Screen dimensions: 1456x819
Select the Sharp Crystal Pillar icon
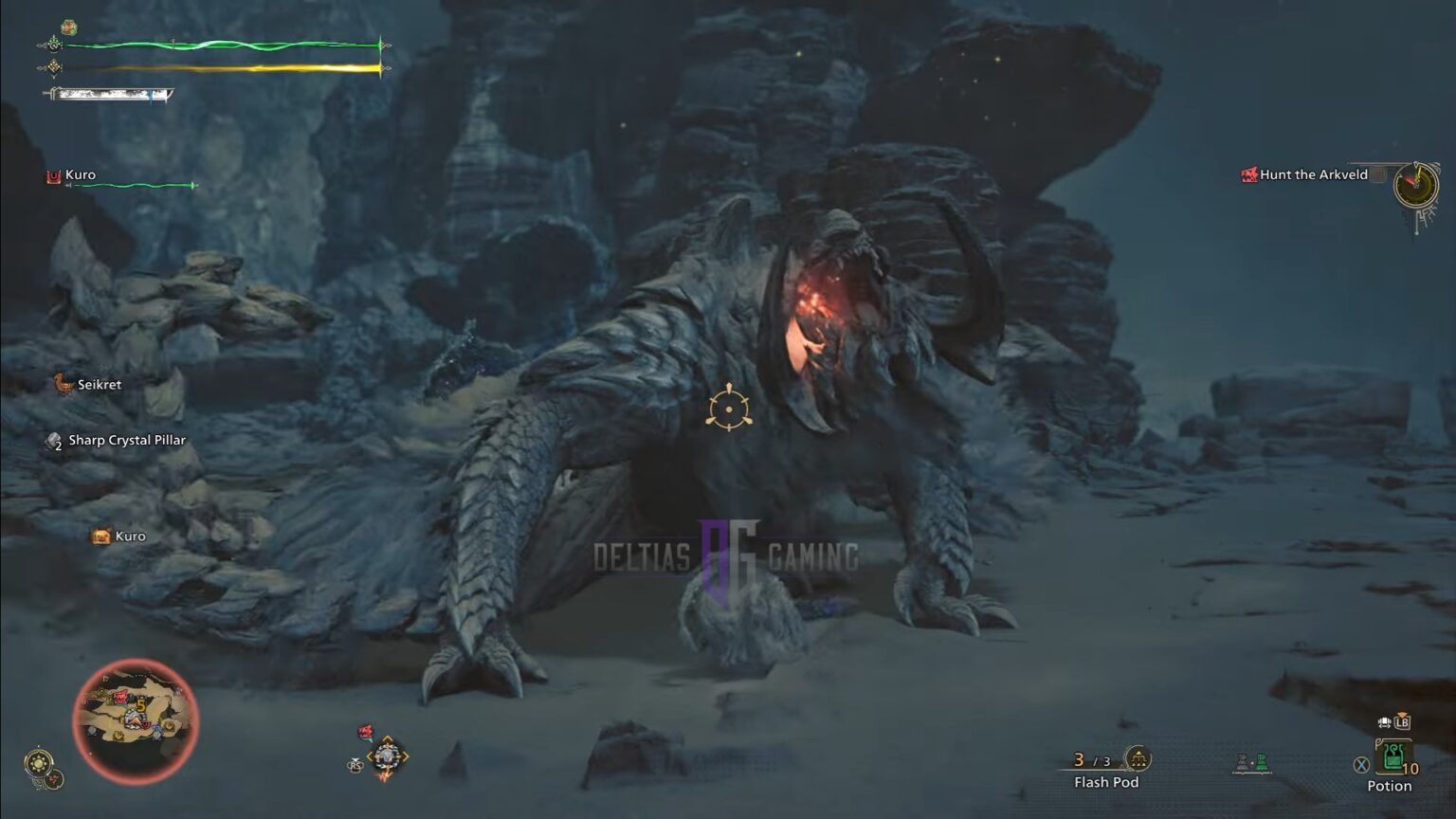coord(51,439)
